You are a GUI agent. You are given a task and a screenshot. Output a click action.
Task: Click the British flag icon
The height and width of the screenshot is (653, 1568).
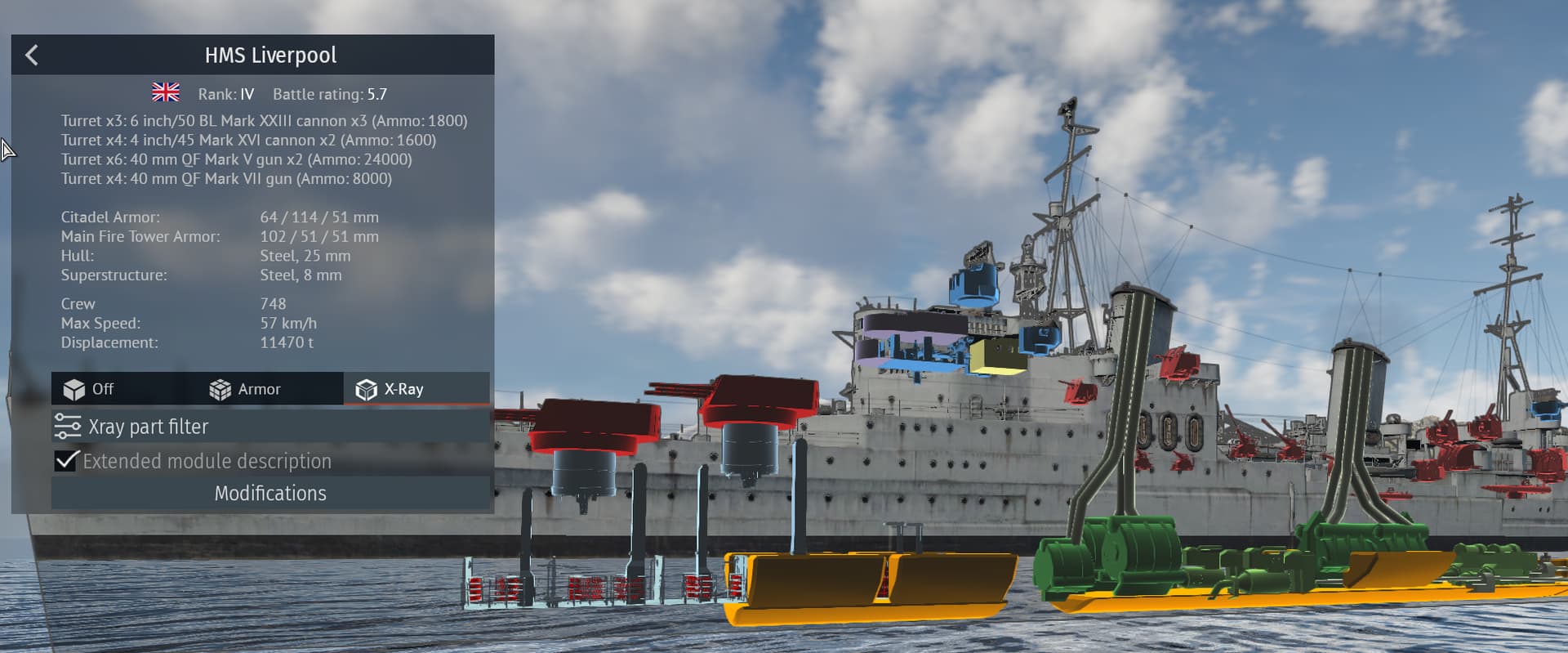coord(167,92)
